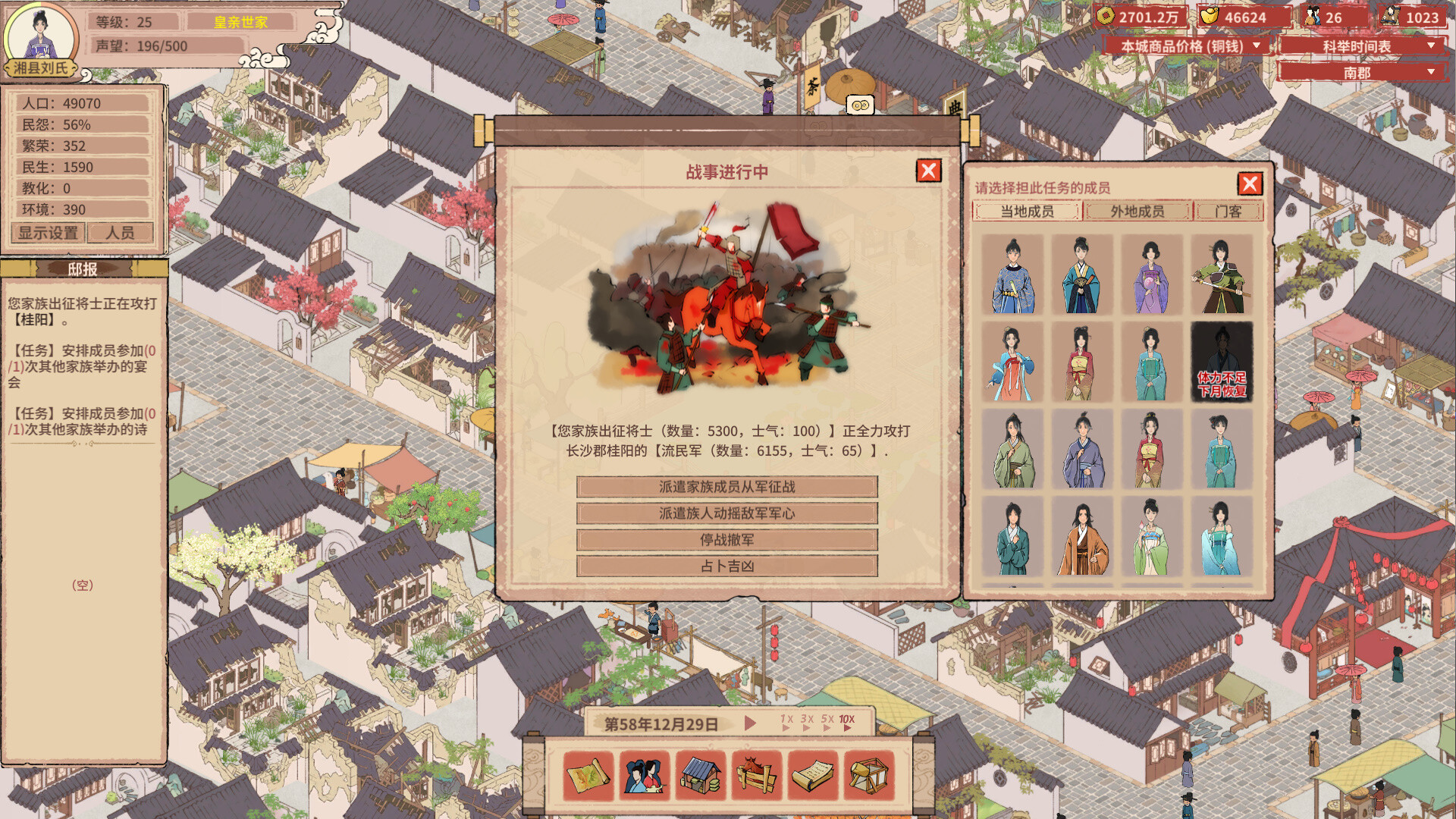Viewport: 1456px width, 819px height.
Task: Switch to the 外地成员 tab
Action: 1137,212
